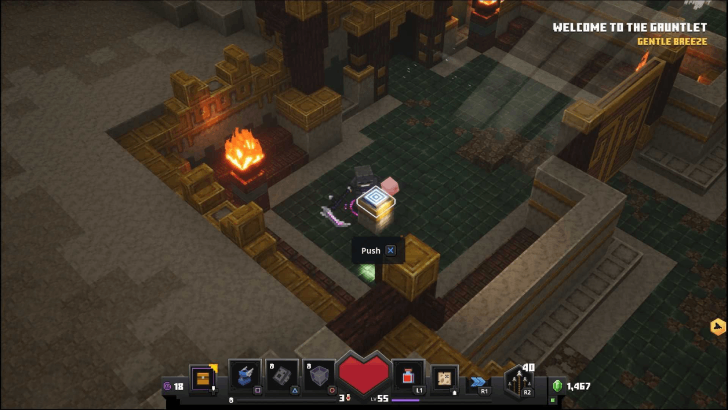Drink the red health potion
728x410 pixels.
[407, 376]
